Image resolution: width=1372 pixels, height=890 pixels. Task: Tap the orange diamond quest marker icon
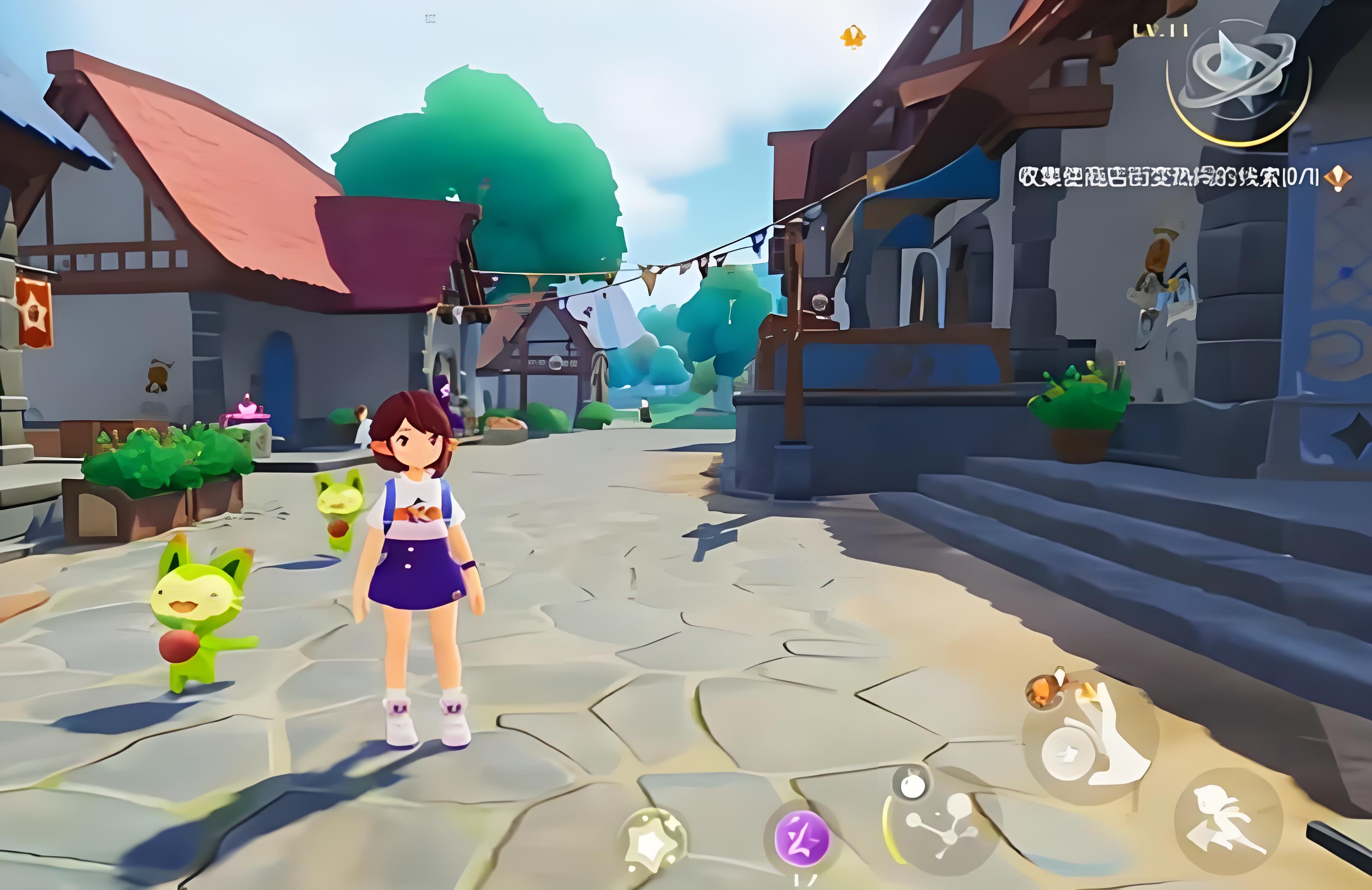tap(1337, 177)
